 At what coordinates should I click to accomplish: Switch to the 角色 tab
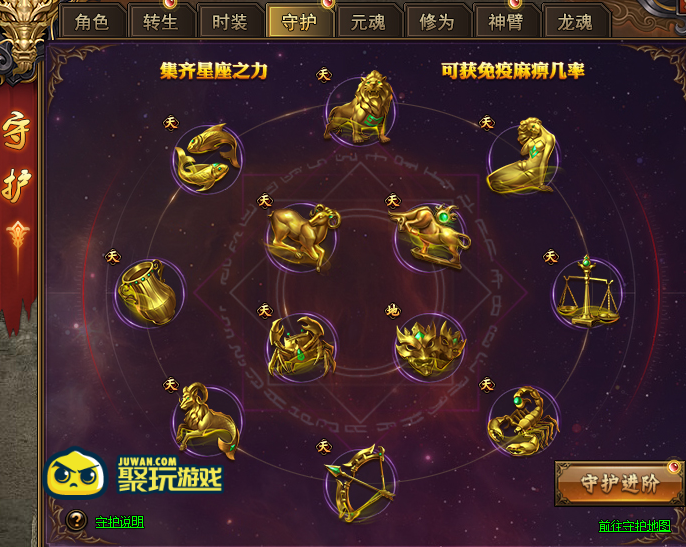coord(91,22)
